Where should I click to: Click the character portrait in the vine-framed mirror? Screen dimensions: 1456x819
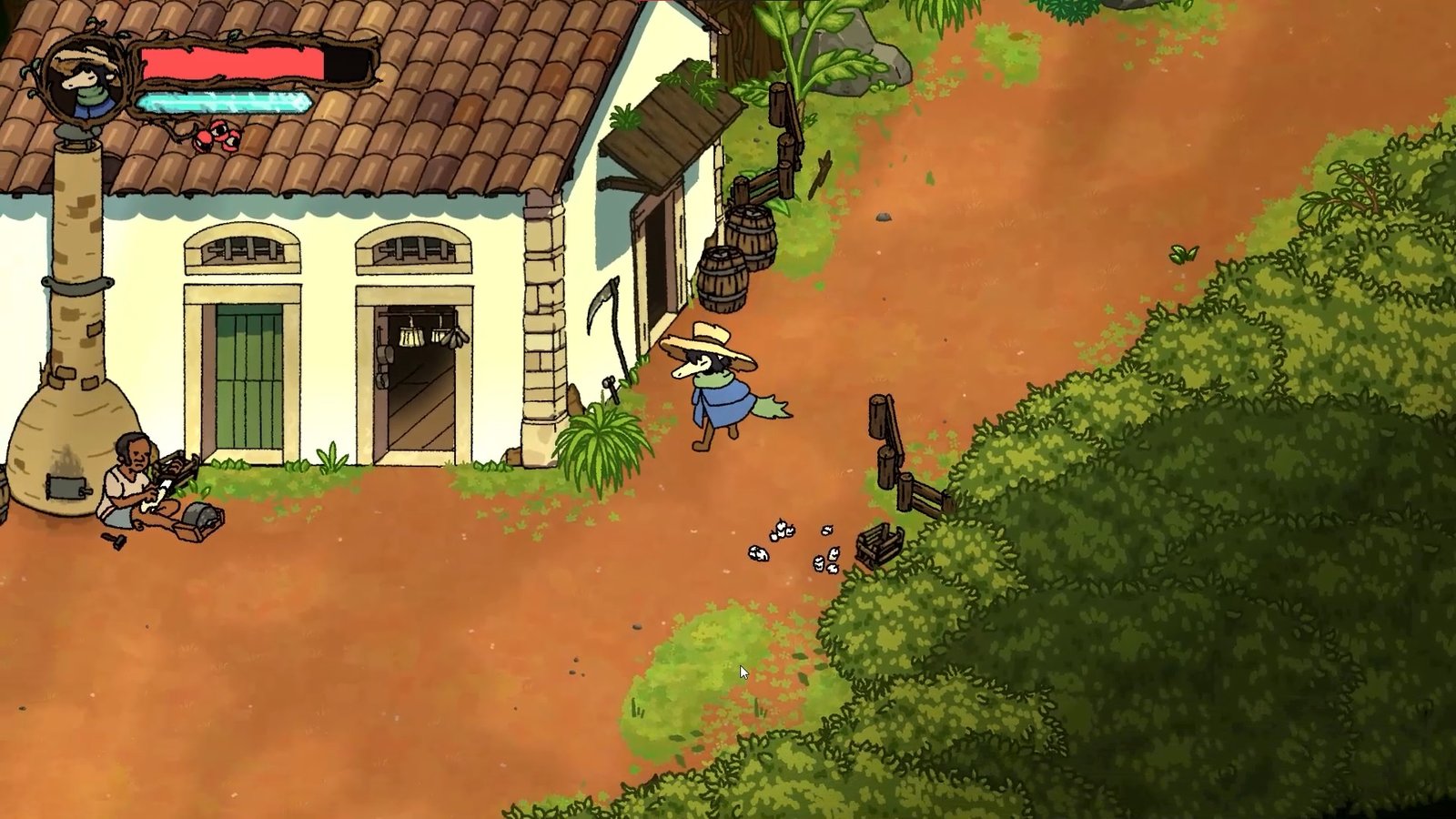point(86,77)
